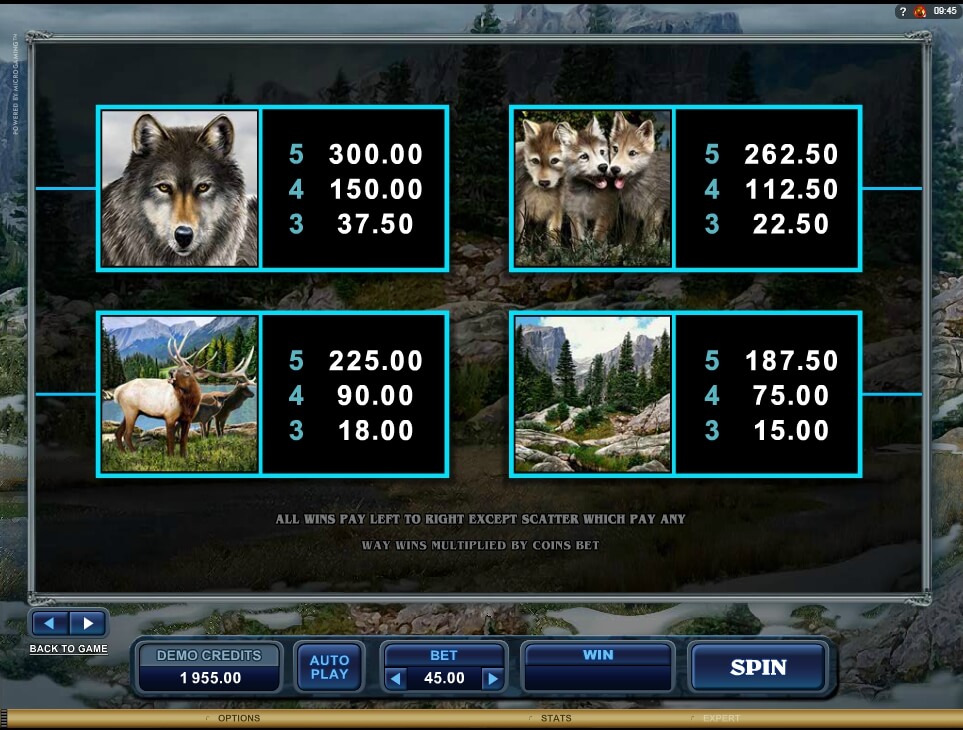Go to the next paytable page
Screen dimensions: 963x730
pos(87,624)
